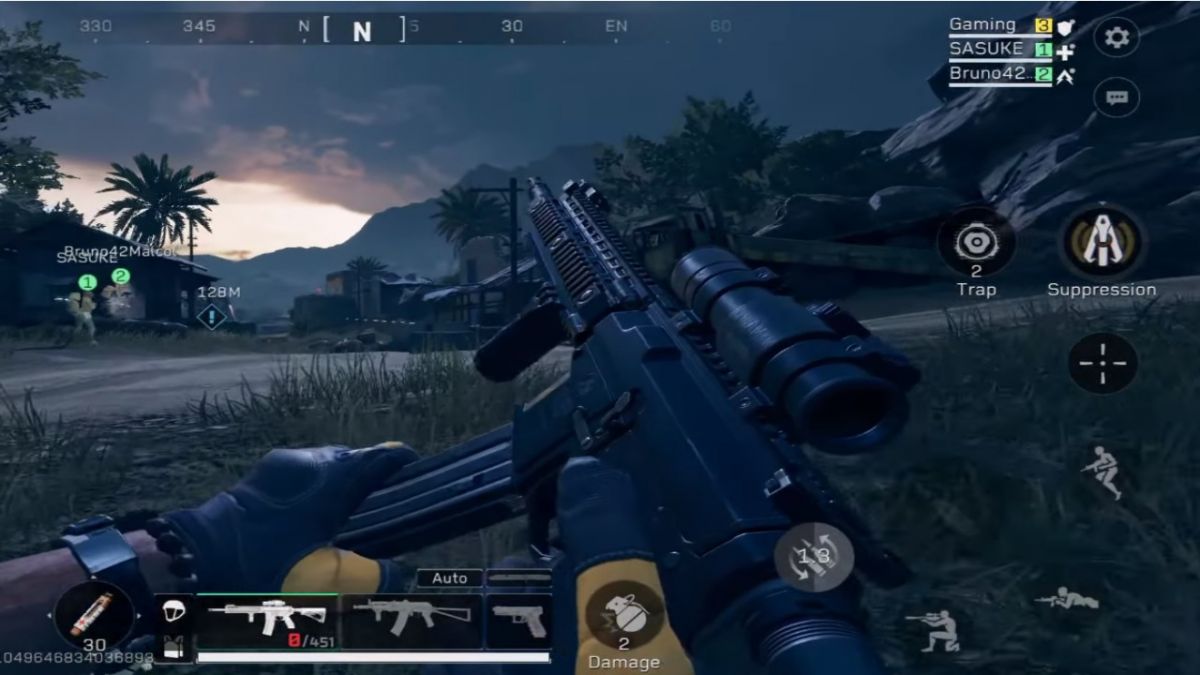Tap the jumping soldier icon
The image size is (1200, 675).
1102,472
